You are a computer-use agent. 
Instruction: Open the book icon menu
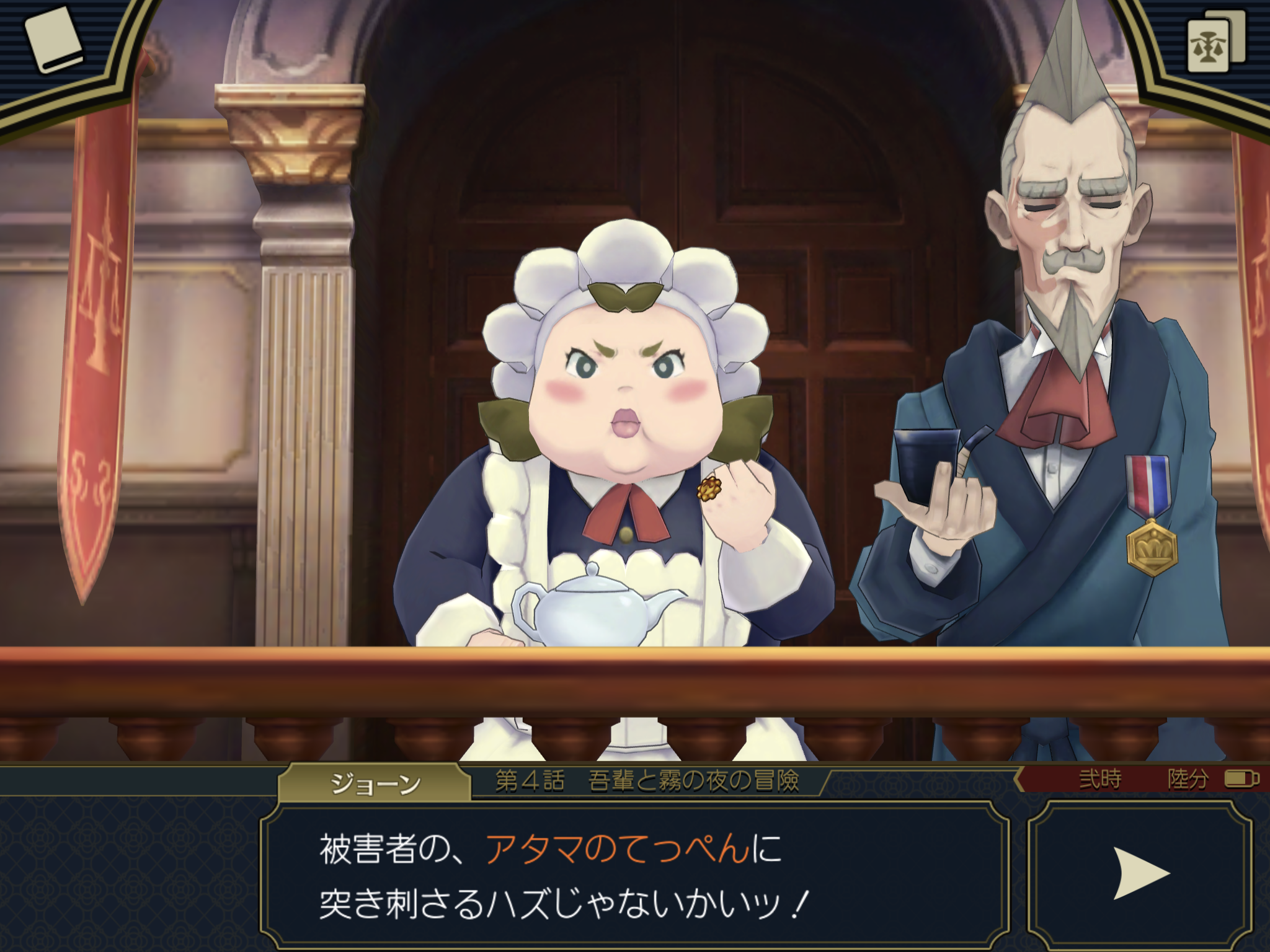click(54, 40)
